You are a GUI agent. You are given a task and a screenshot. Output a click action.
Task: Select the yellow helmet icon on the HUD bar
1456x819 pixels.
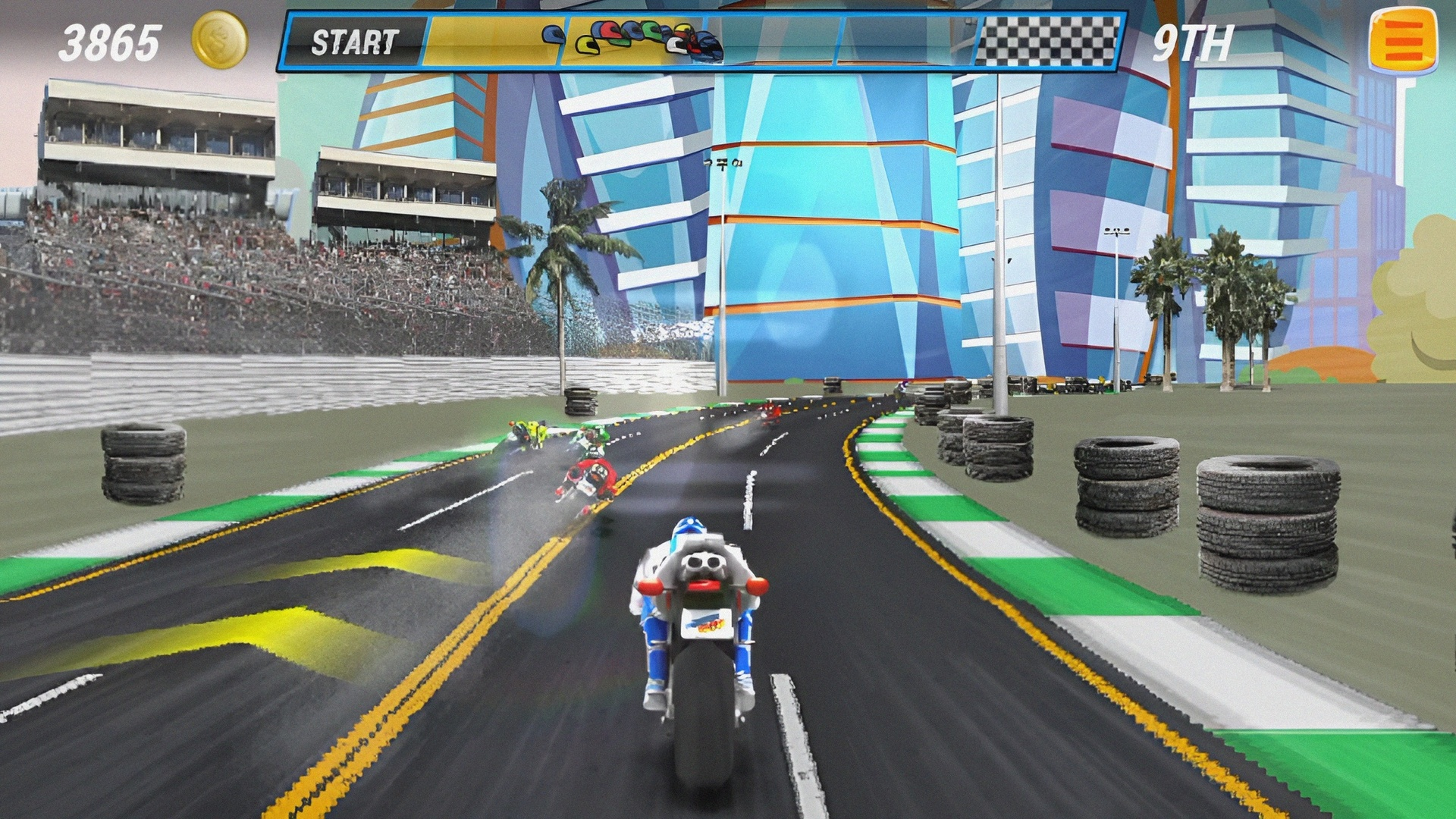pos(585,43)
